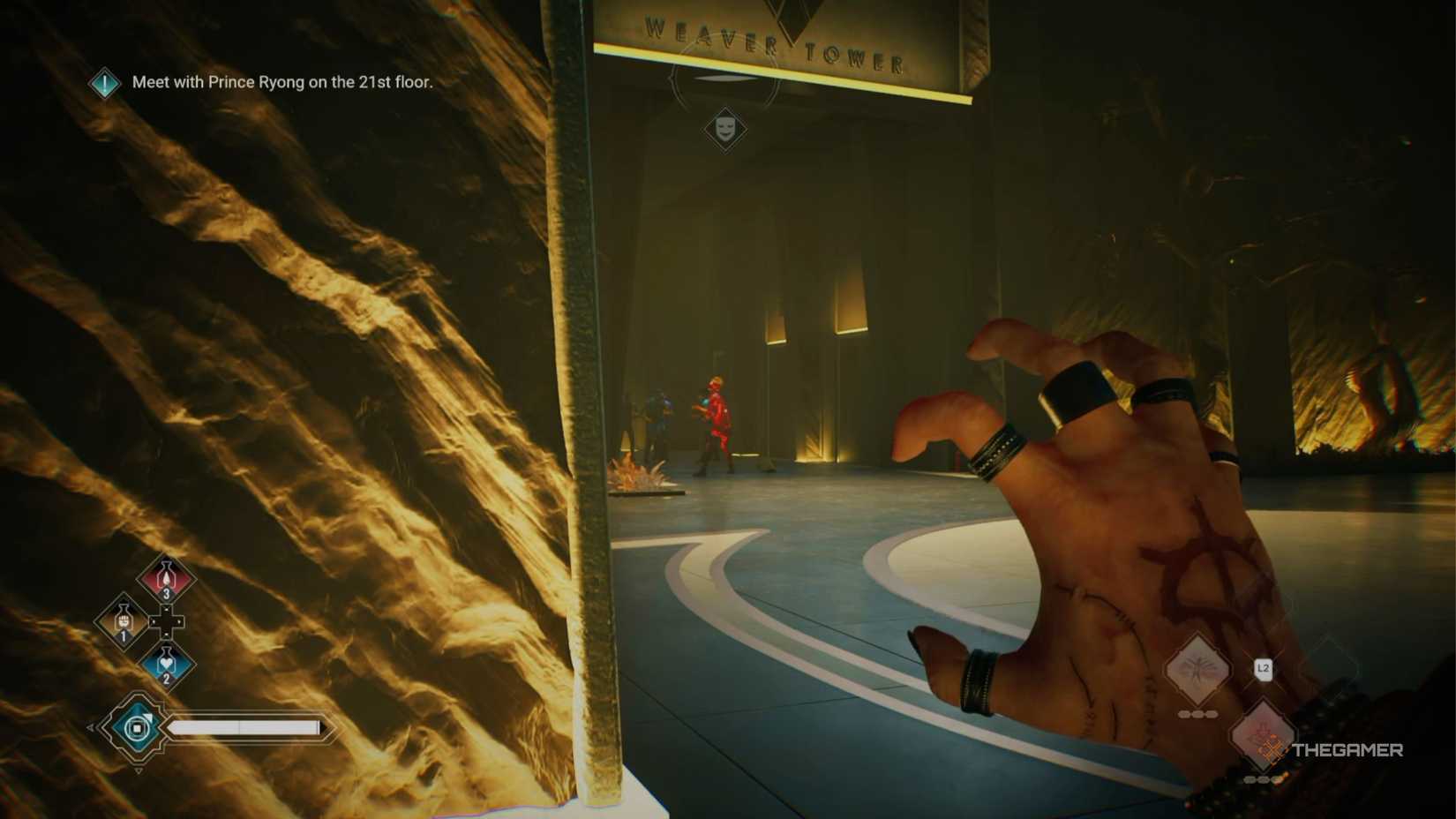Viewport: 1456px width, 819px height.
Task: Expand the downward chevron under the ammo bar
Action: click(139, 770)
